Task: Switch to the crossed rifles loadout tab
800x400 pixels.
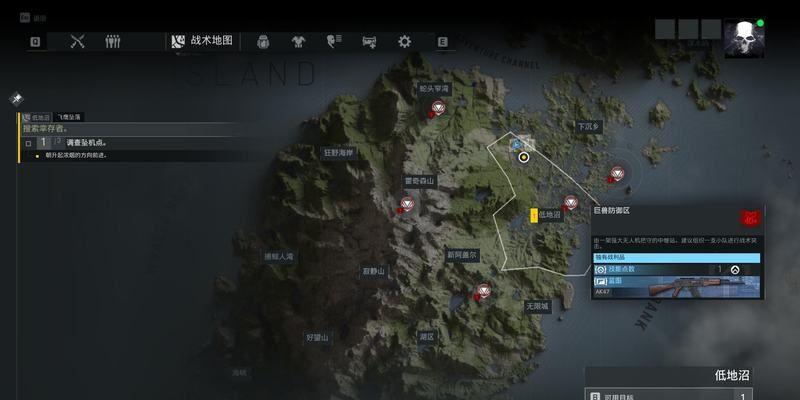Action: point(79,41)
